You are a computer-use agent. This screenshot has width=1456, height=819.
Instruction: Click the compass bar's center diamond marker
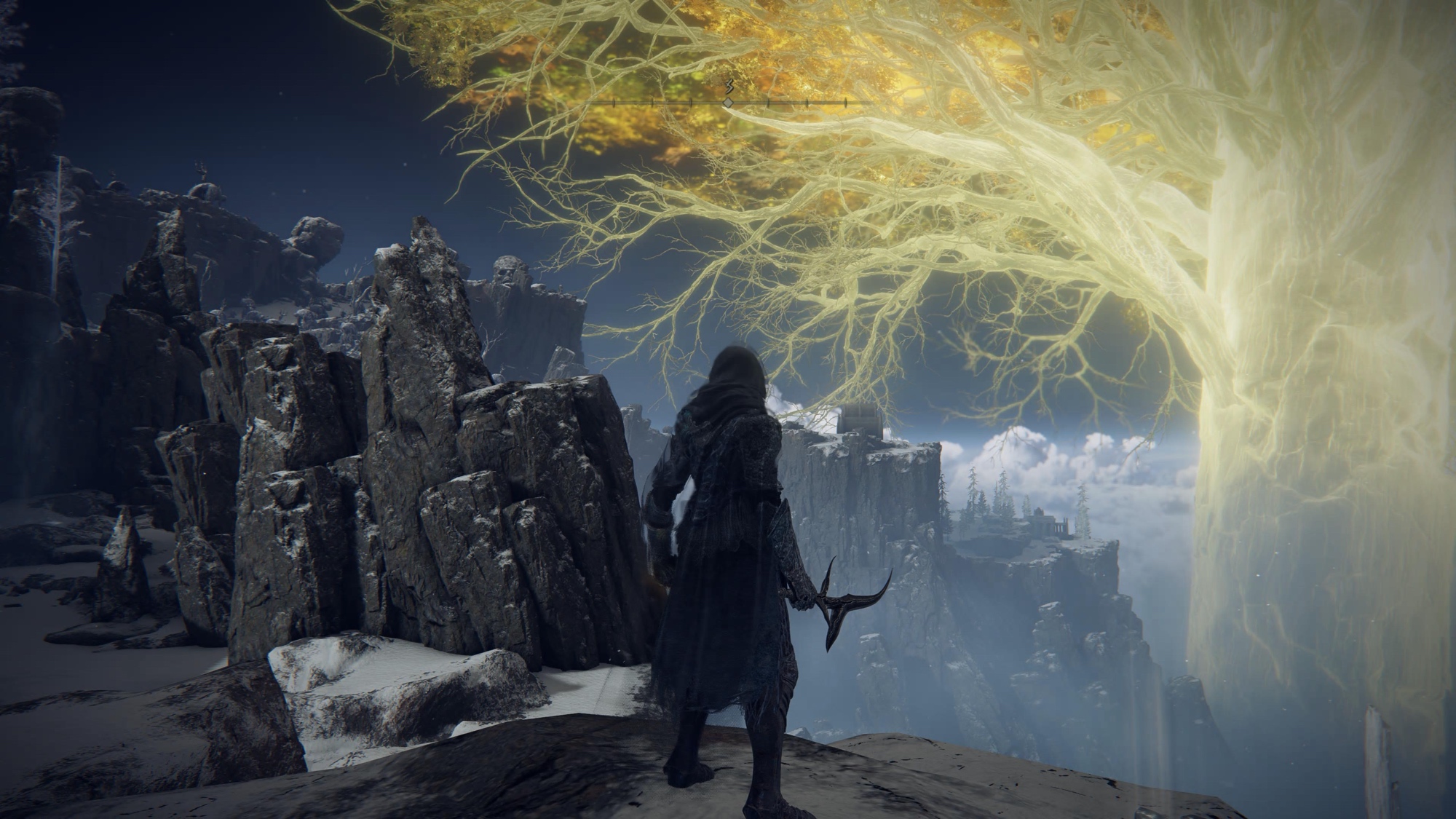point(728,103)
